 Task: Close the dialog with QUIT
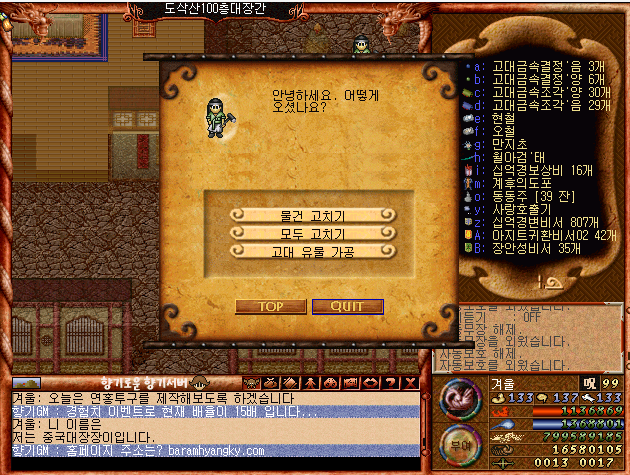coord(347,306)
